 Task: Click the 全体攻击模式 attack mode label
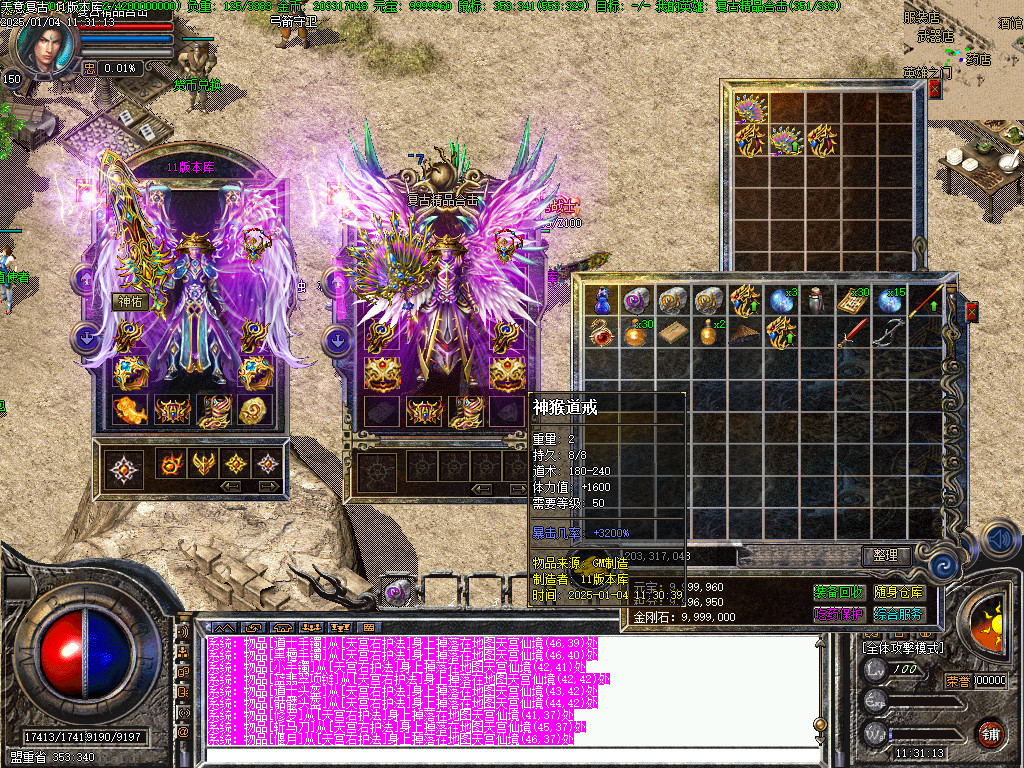click(x=903, y=648)
